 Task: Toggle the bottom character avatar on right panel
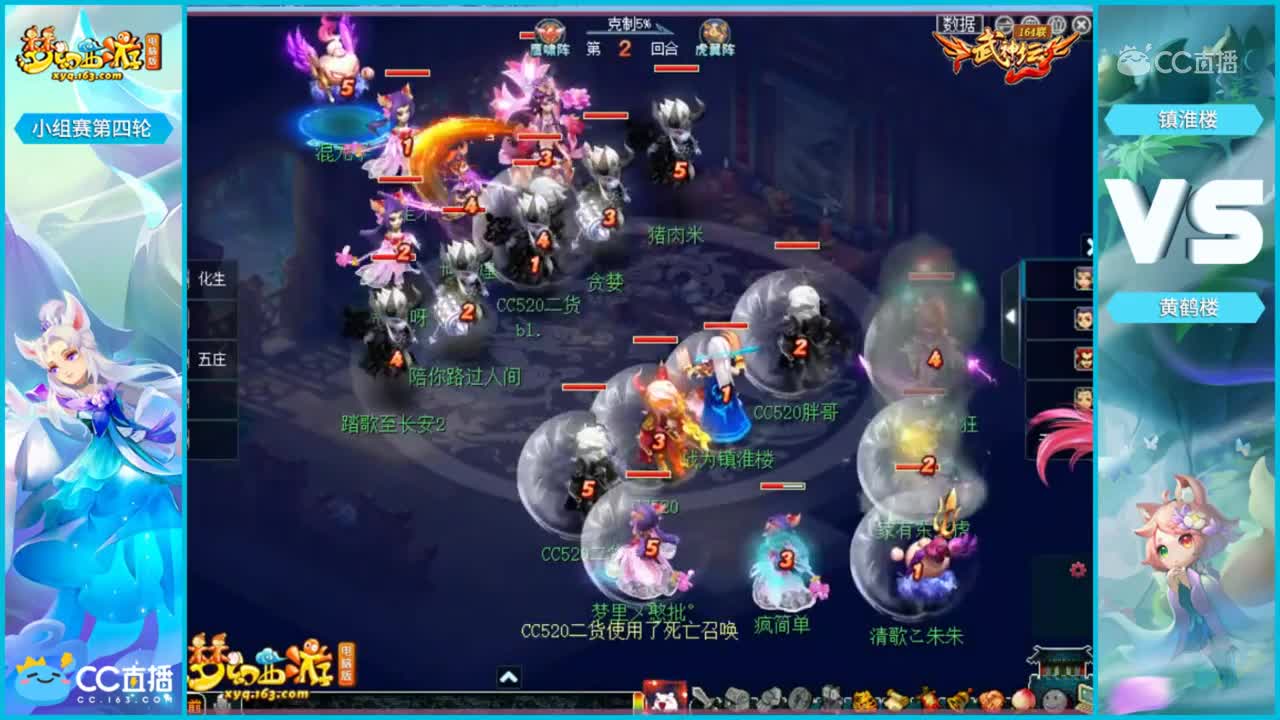point(1085,394)
